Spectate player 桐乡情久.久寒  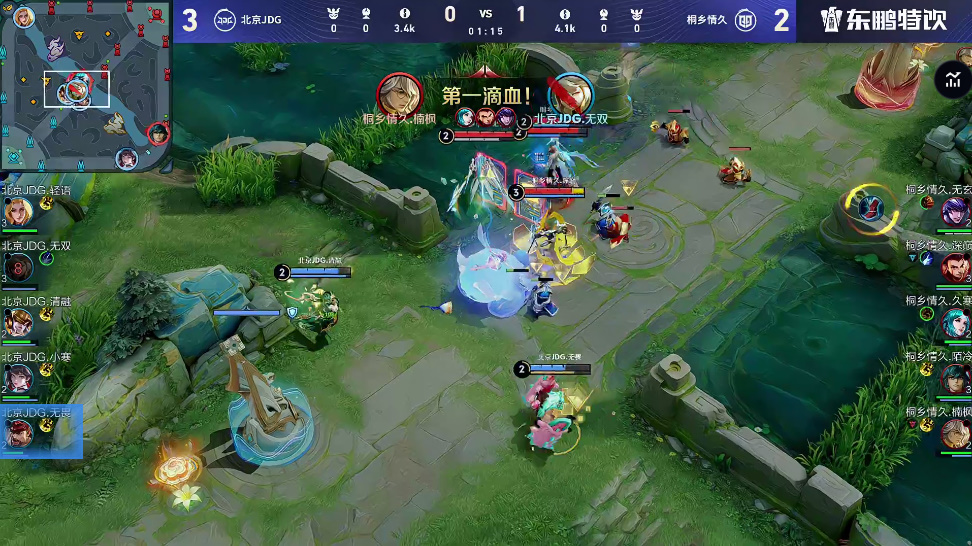955,322
